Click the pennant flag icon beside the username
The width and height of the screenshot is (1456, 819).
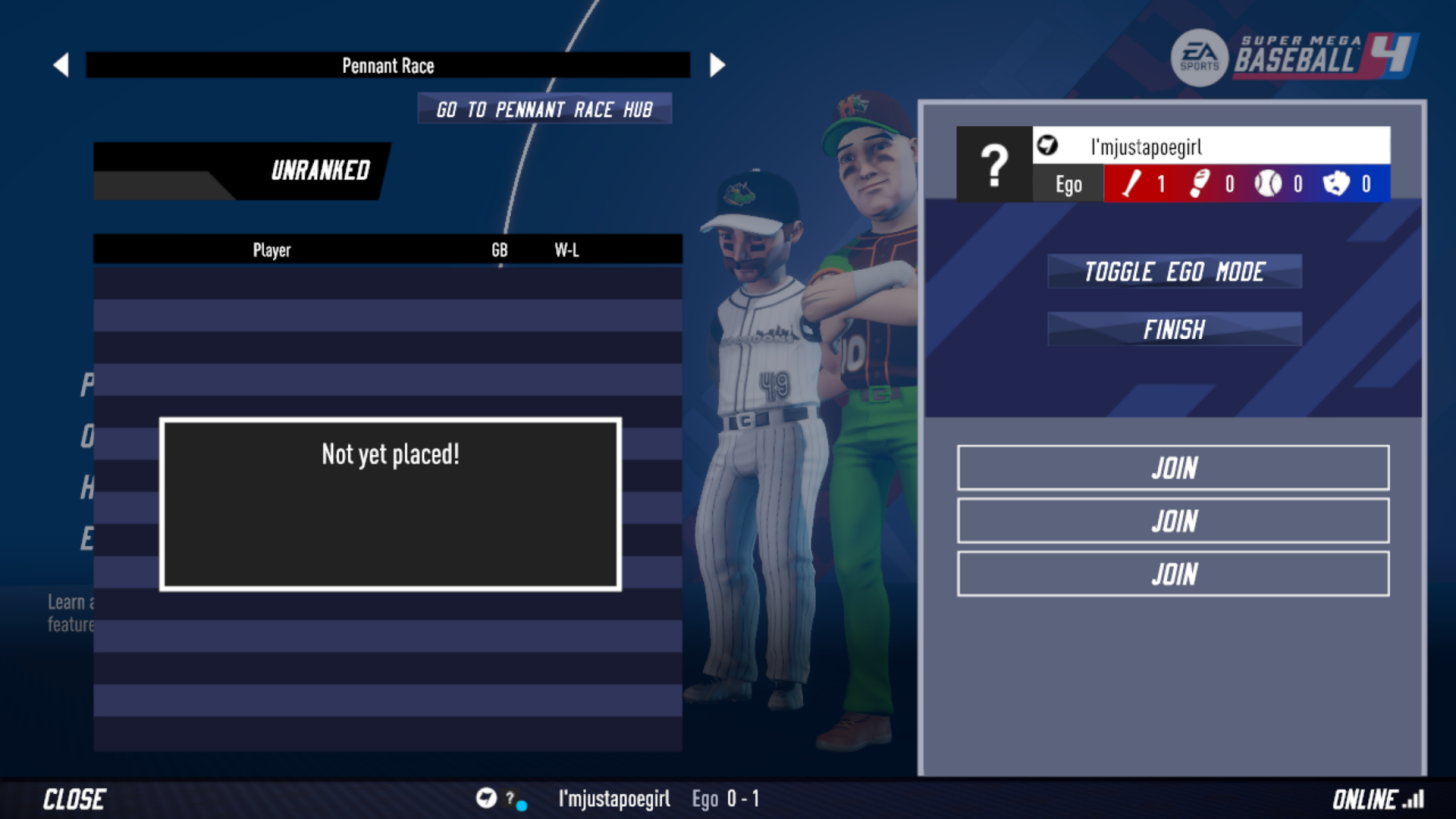(x=1046, y=145)
